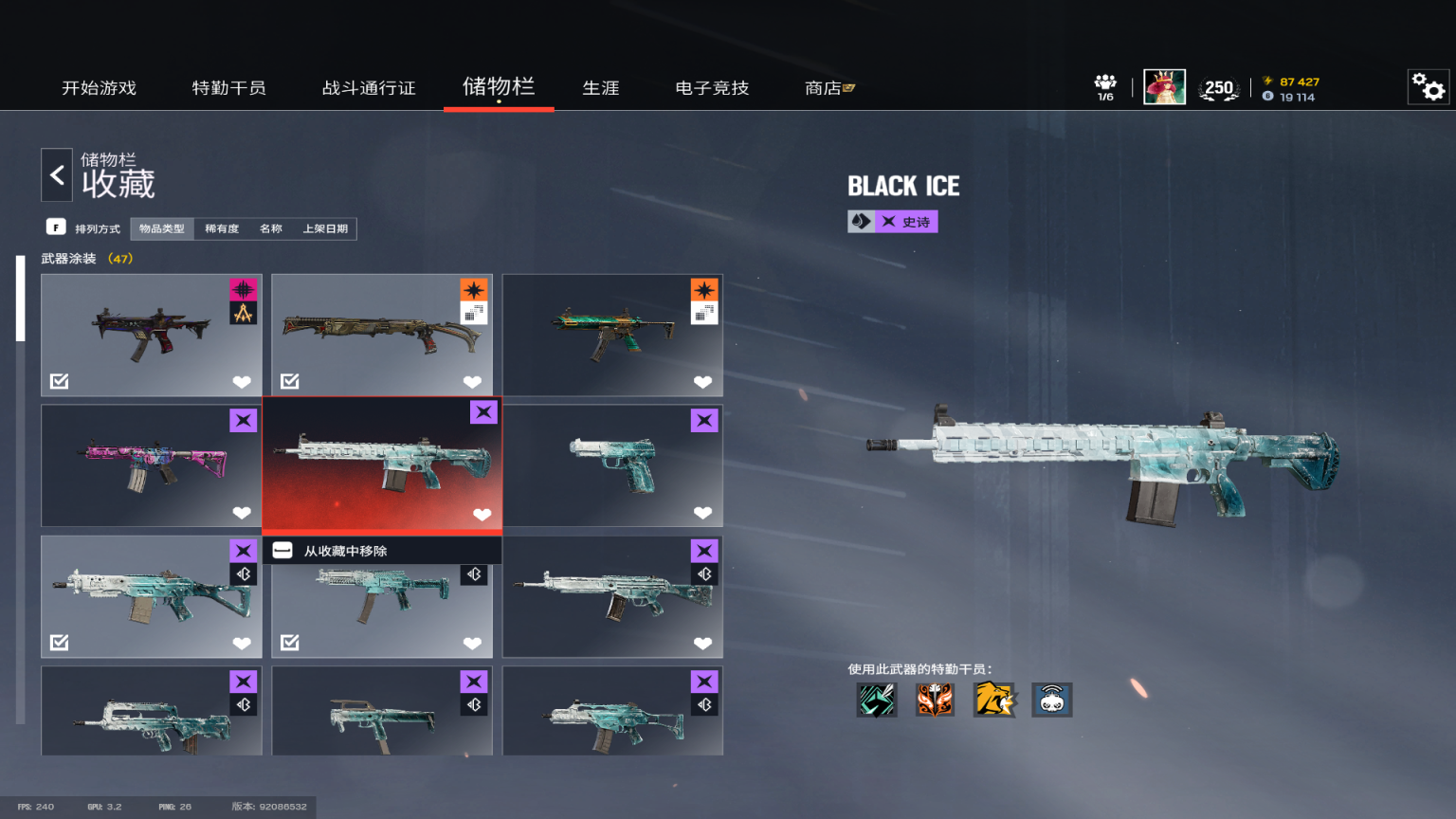Open the gear settings icon

tap(1428, 87)
